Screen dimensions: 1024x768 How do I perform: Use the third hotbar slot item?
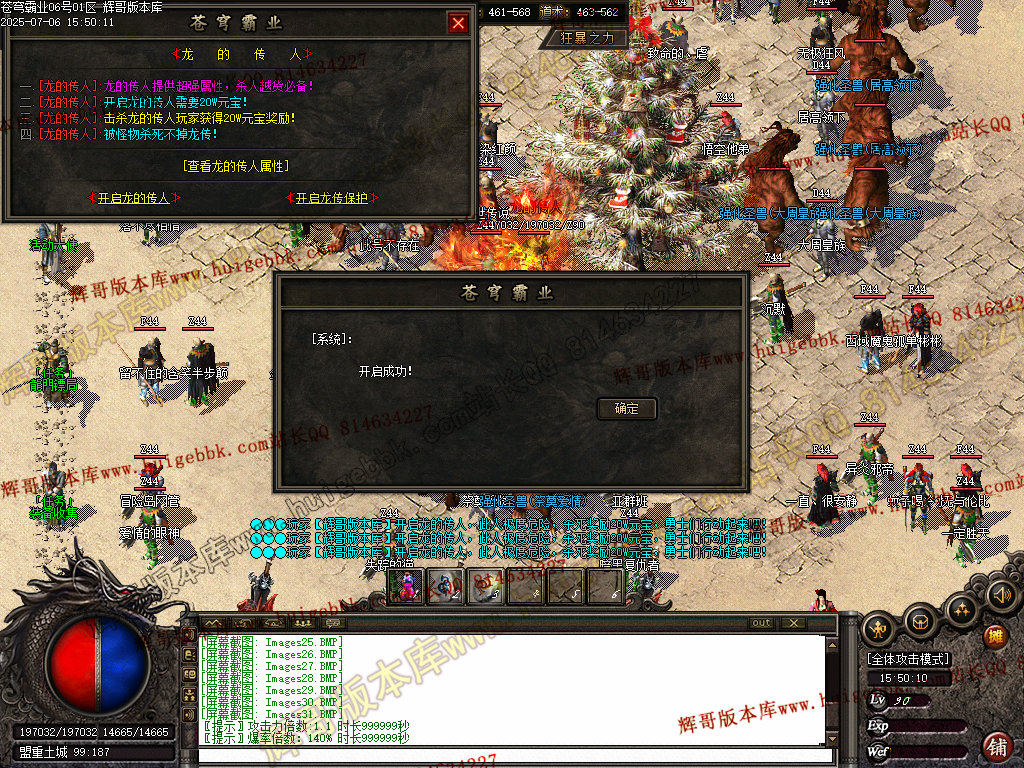(486, 587)
